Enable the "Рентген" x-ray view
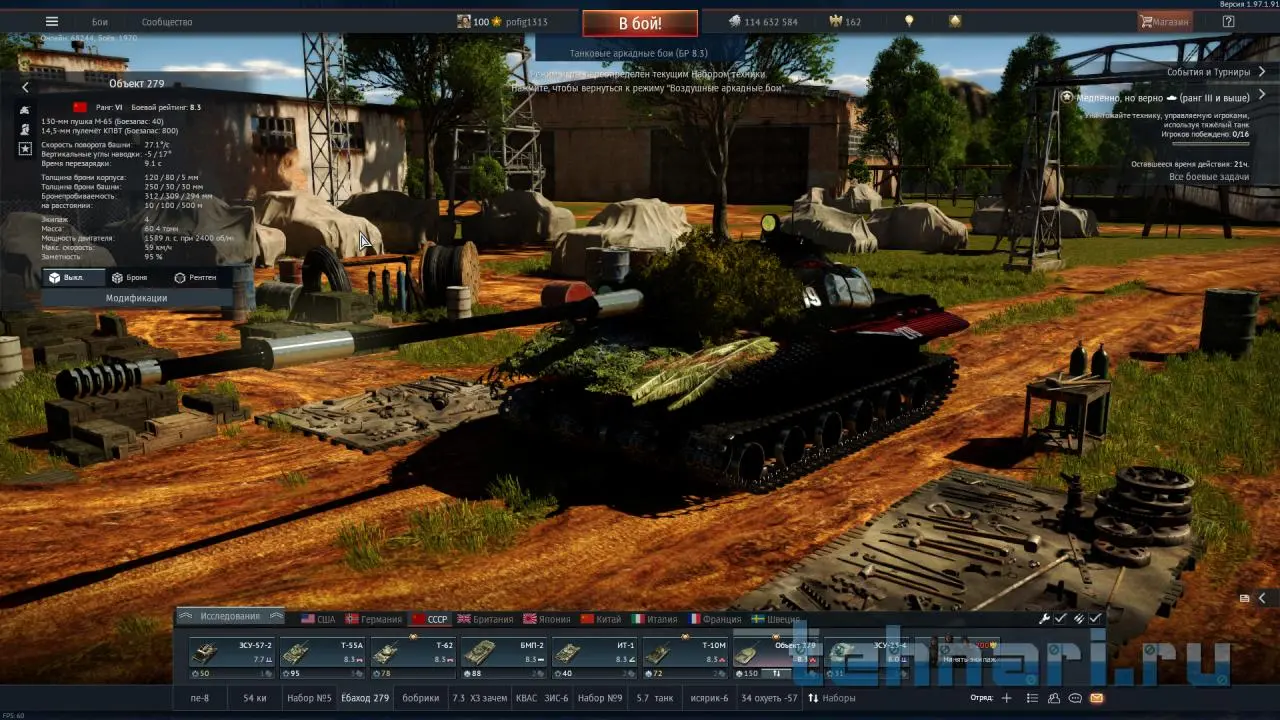The width and height of the screenshot is (1280, 720). [x=195, y=277]
